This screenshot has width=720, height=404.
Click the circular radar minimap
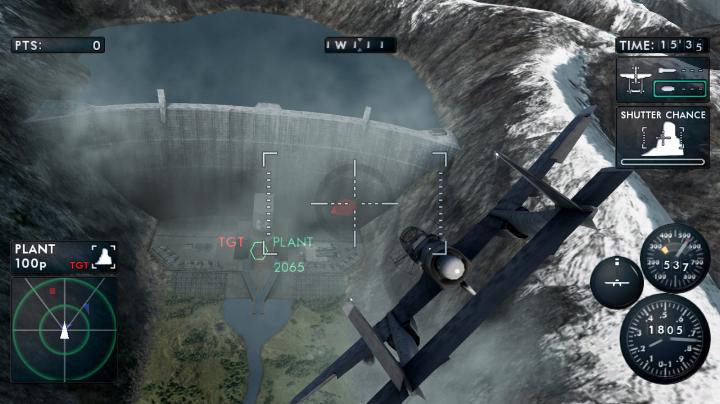[x=64, y=326]
